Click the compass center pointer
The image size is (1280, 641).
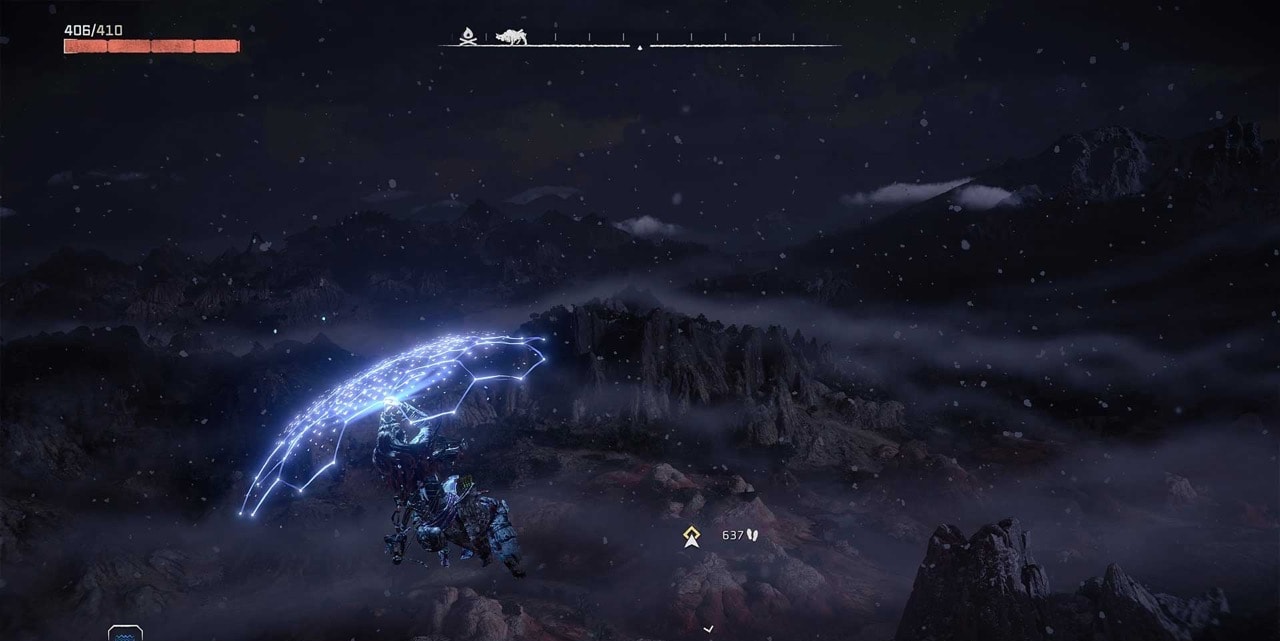point(640,46)
